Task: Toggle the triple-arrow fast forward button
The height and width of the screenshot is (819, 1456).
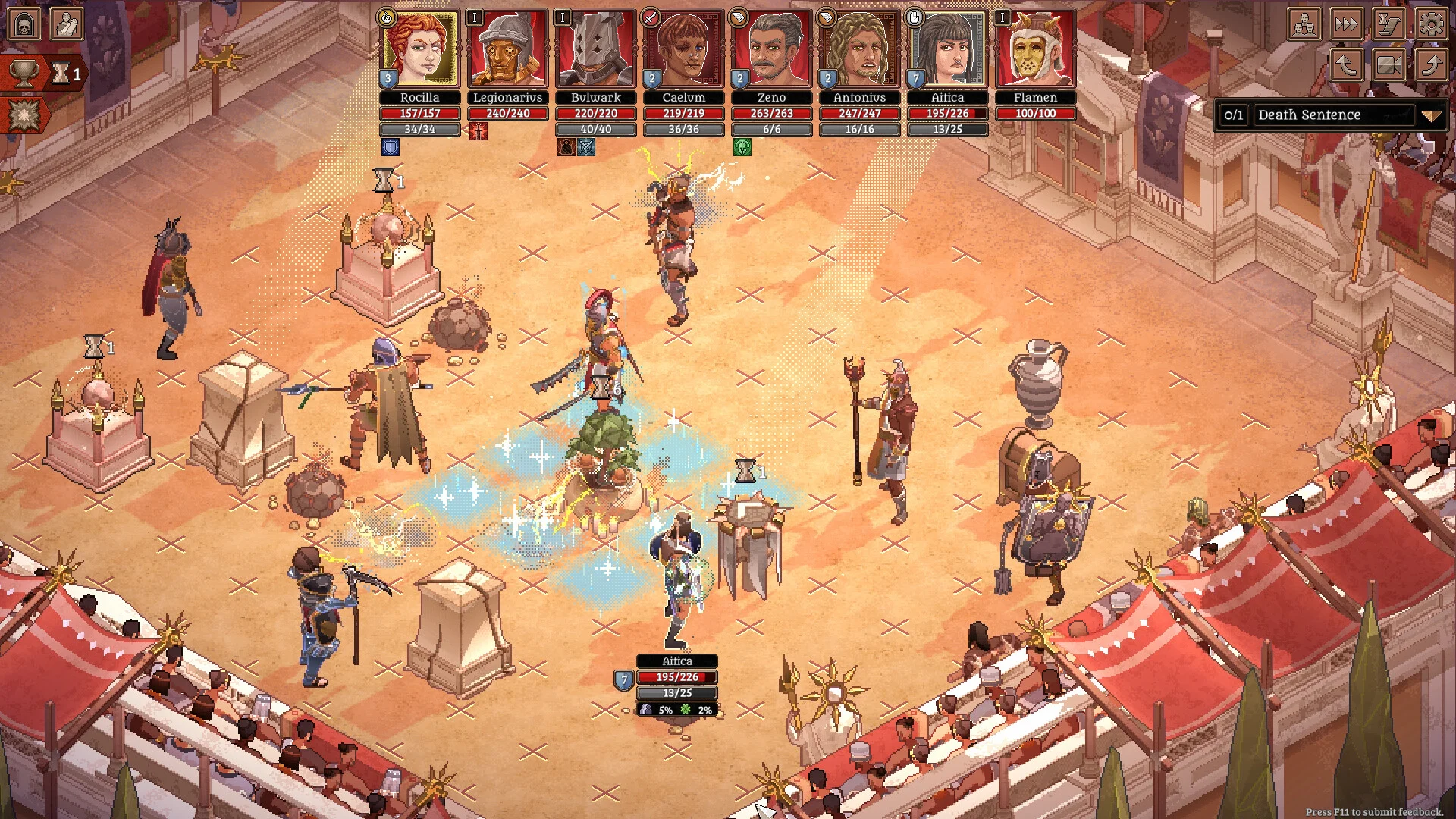Action: [1347, 24]
